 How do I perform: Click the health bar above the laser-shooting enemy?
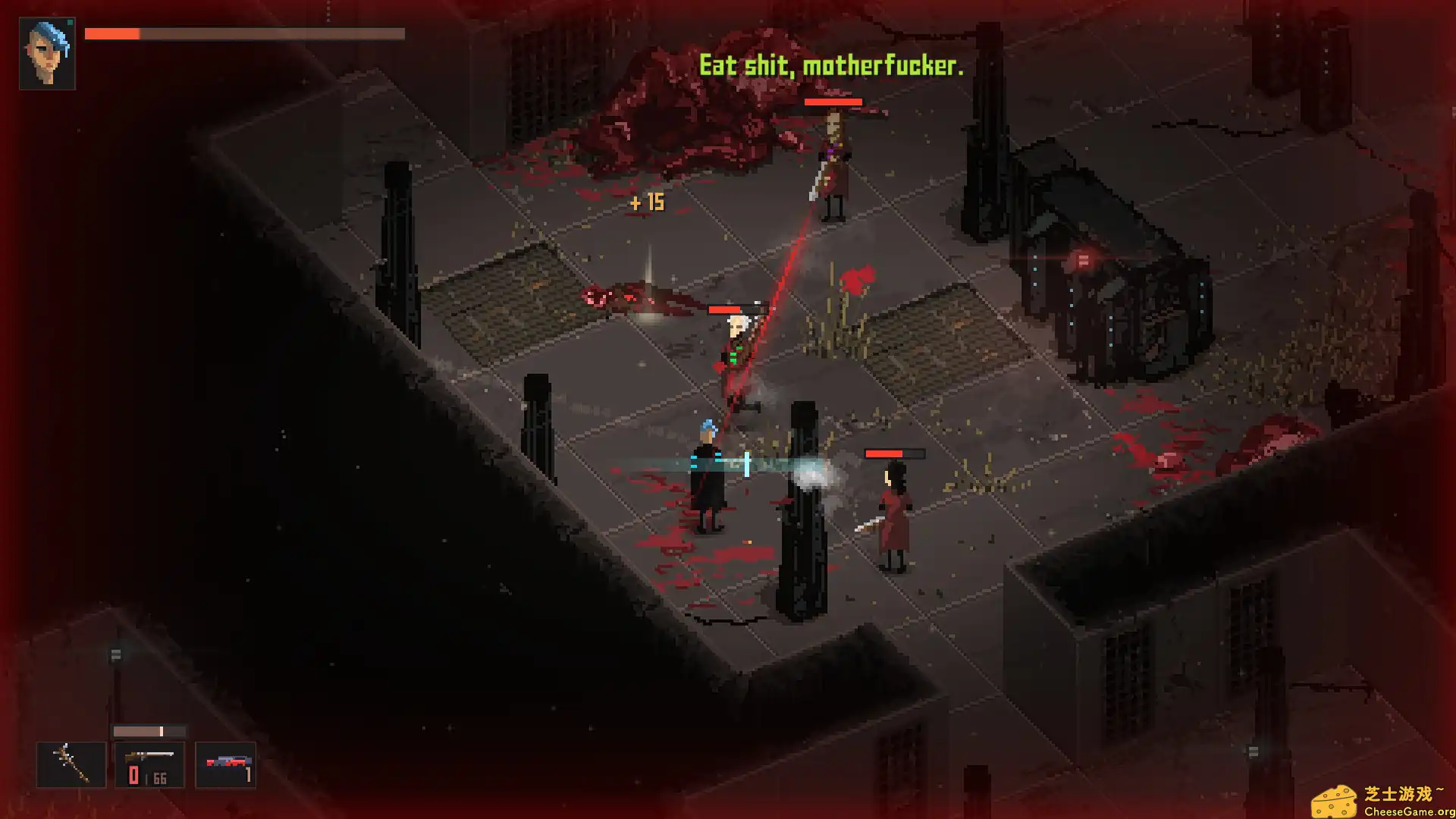click(x=833, y=101)
